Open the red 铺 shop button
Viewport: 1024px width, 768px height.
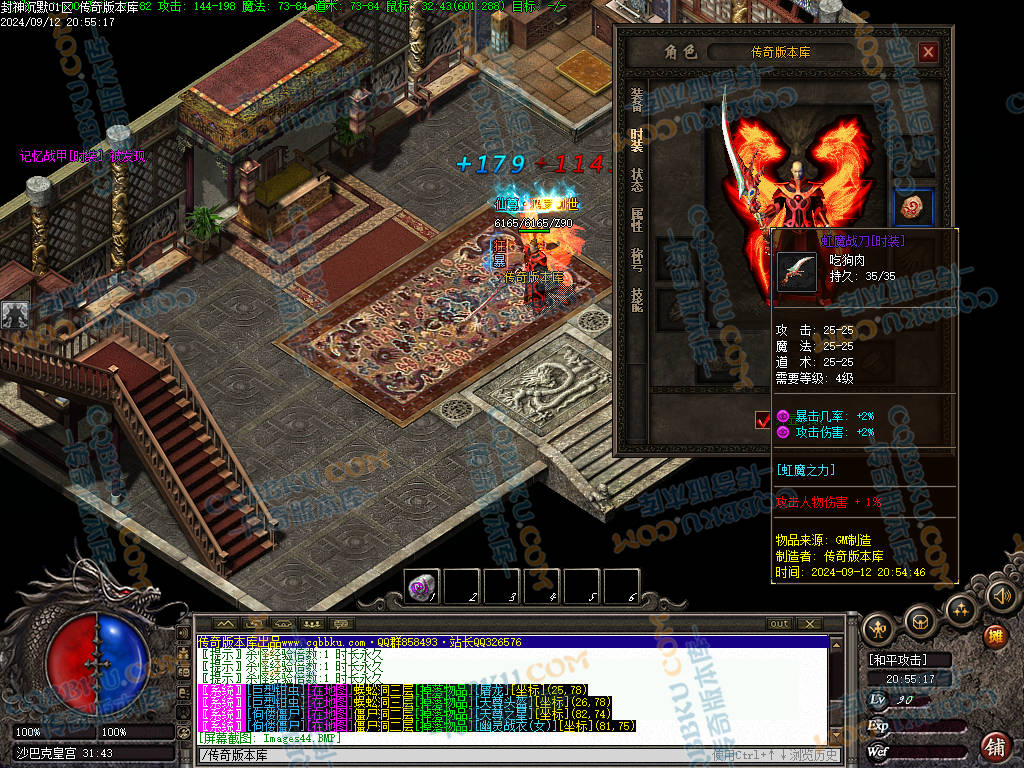pos(995,746)
